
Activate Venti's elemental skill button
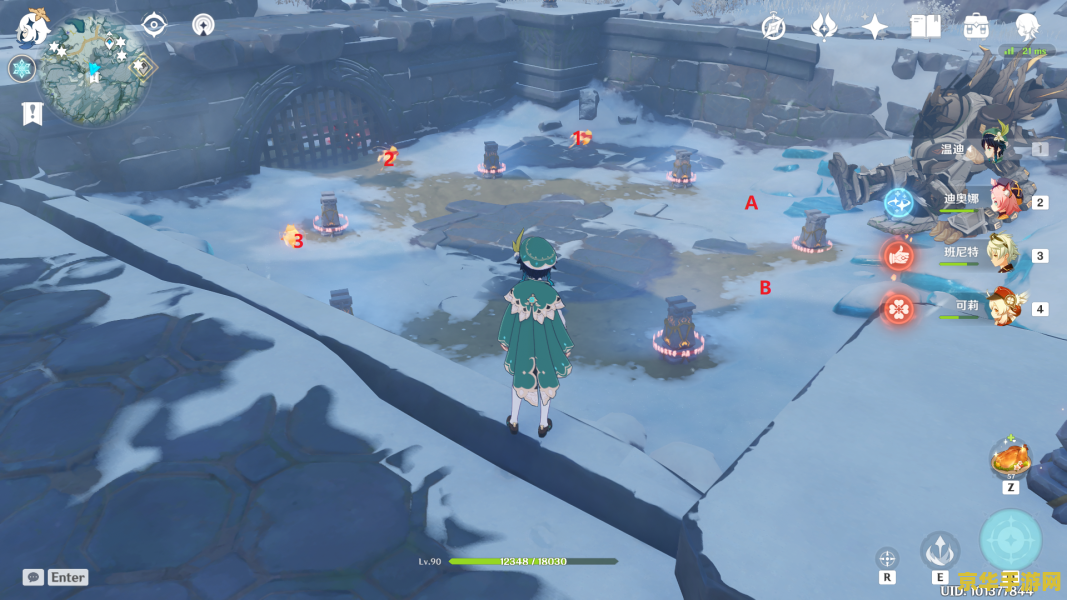coord(940,549)
